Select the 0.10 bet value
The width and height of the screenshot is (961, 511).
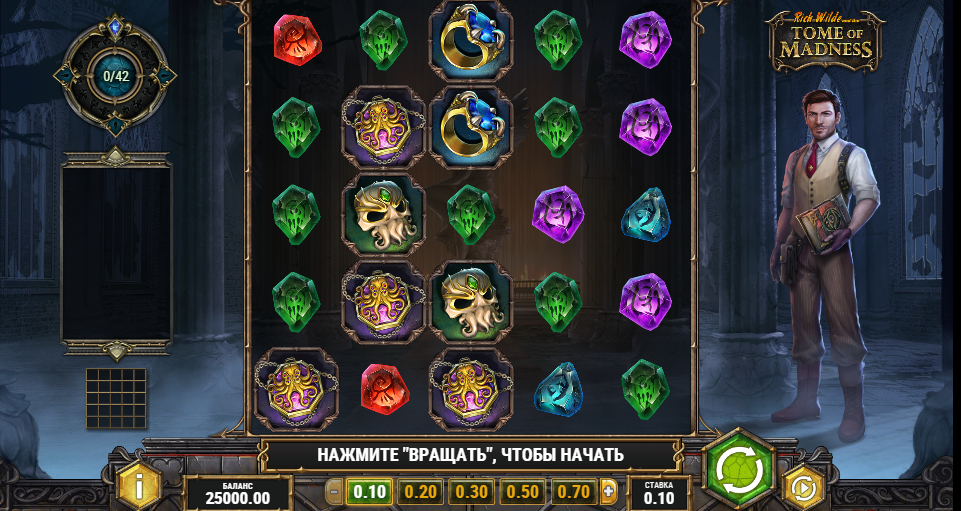(x=370, y=491)
